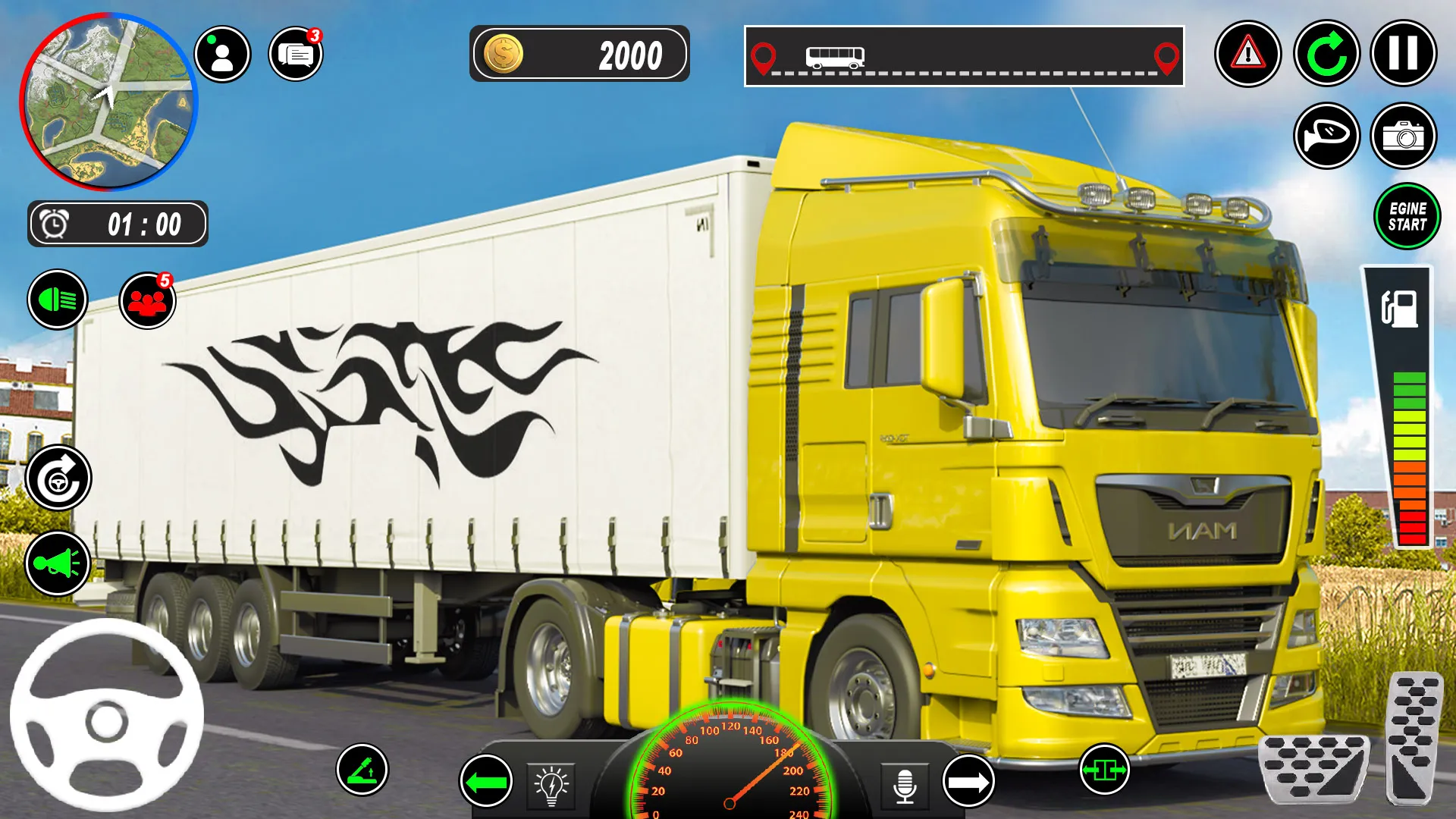Pause the game

coord(1407,53)
